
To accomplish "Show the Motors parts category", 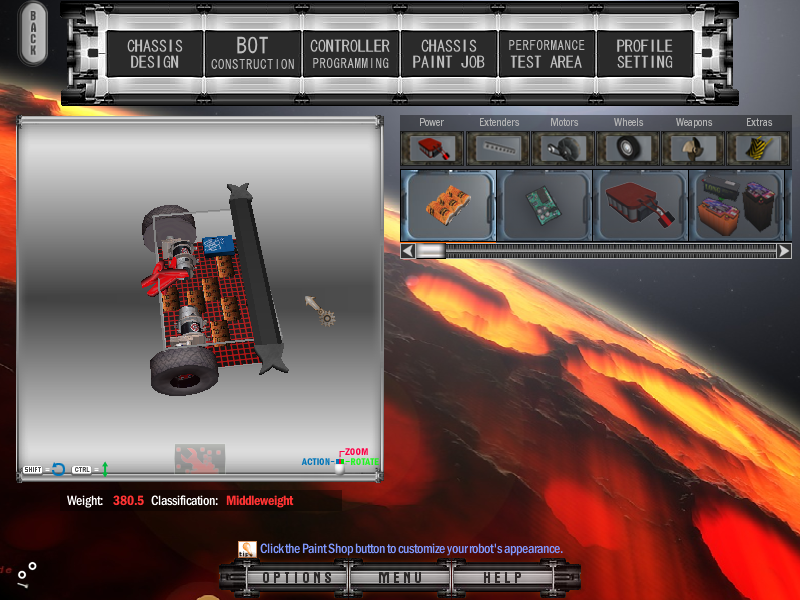I will [564, 147].
